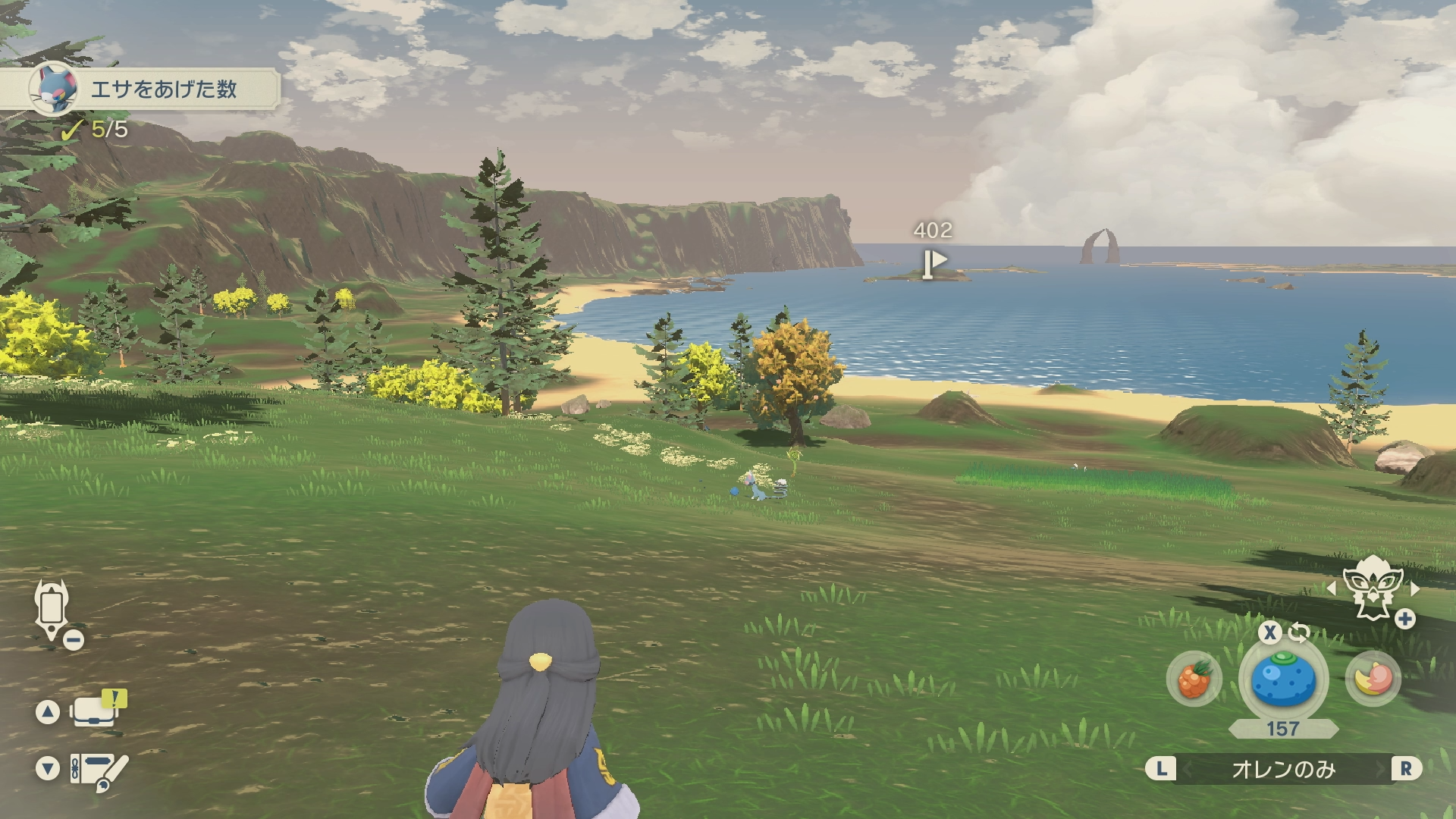Choose the orange berry item slot

click(1194, 679)
